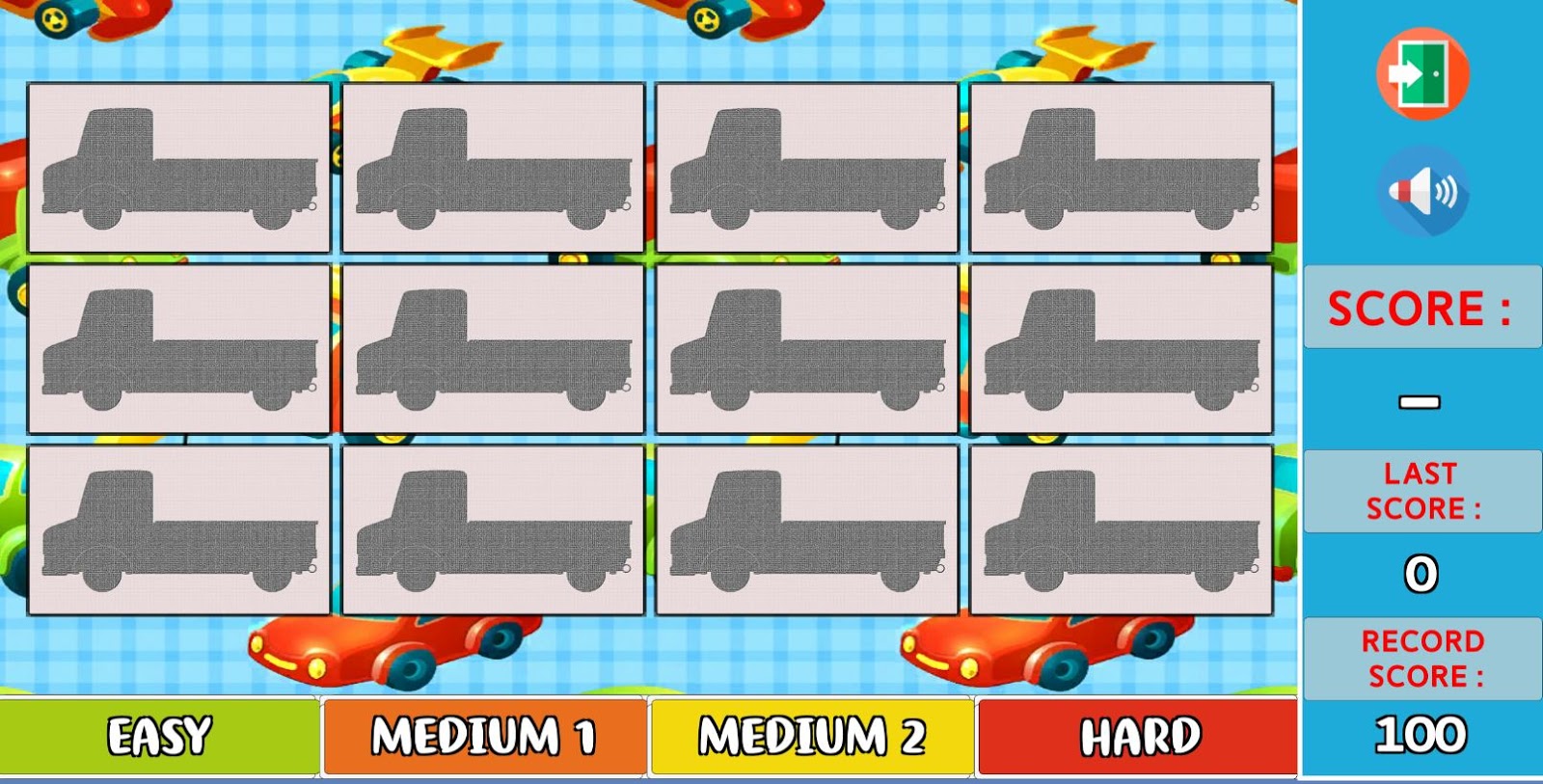The width and height of the screenshot is (1543, 784).
Task: Flip the third card in the top row
Action: 808,167
